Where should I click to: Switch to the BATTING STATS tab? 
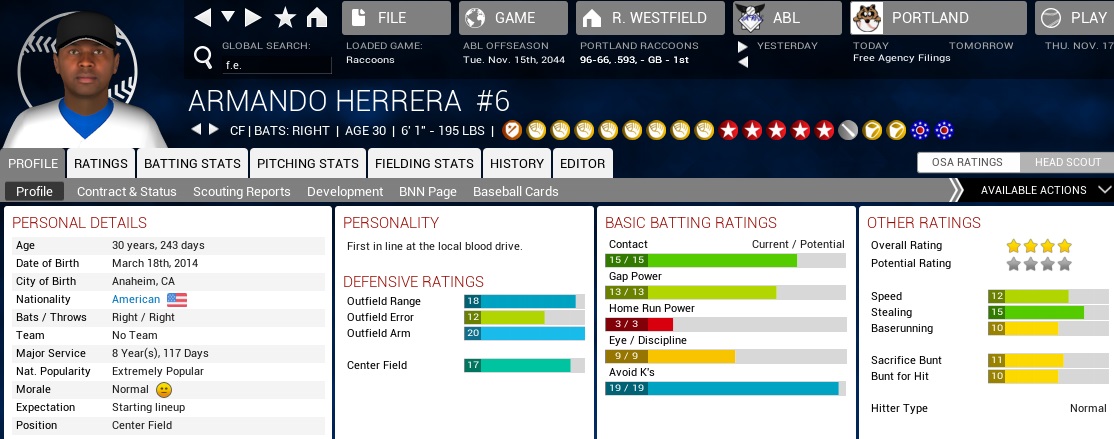tap(193, 163)
